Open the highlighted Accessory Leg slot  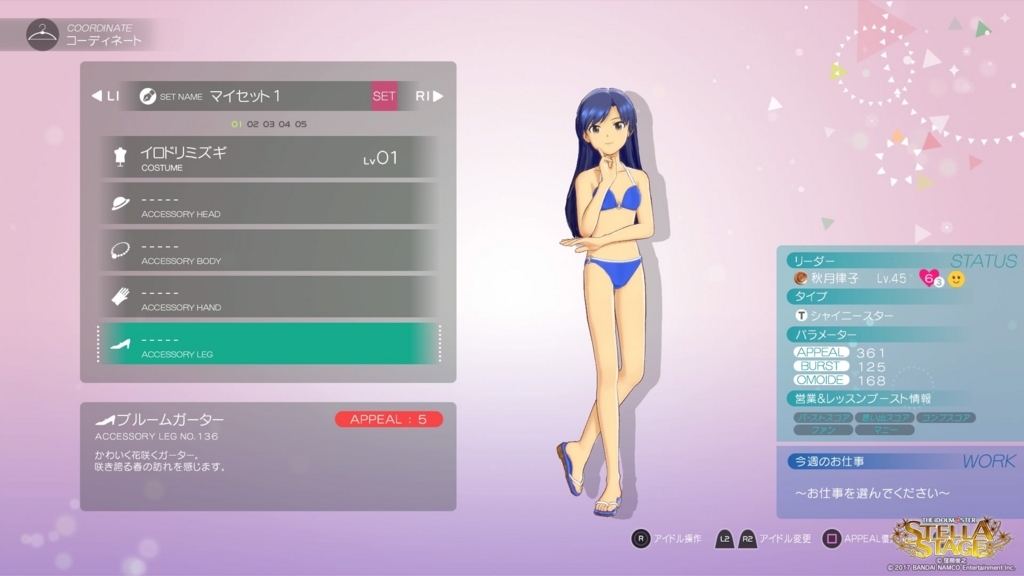pyautogui.click(x=268, y=343)
